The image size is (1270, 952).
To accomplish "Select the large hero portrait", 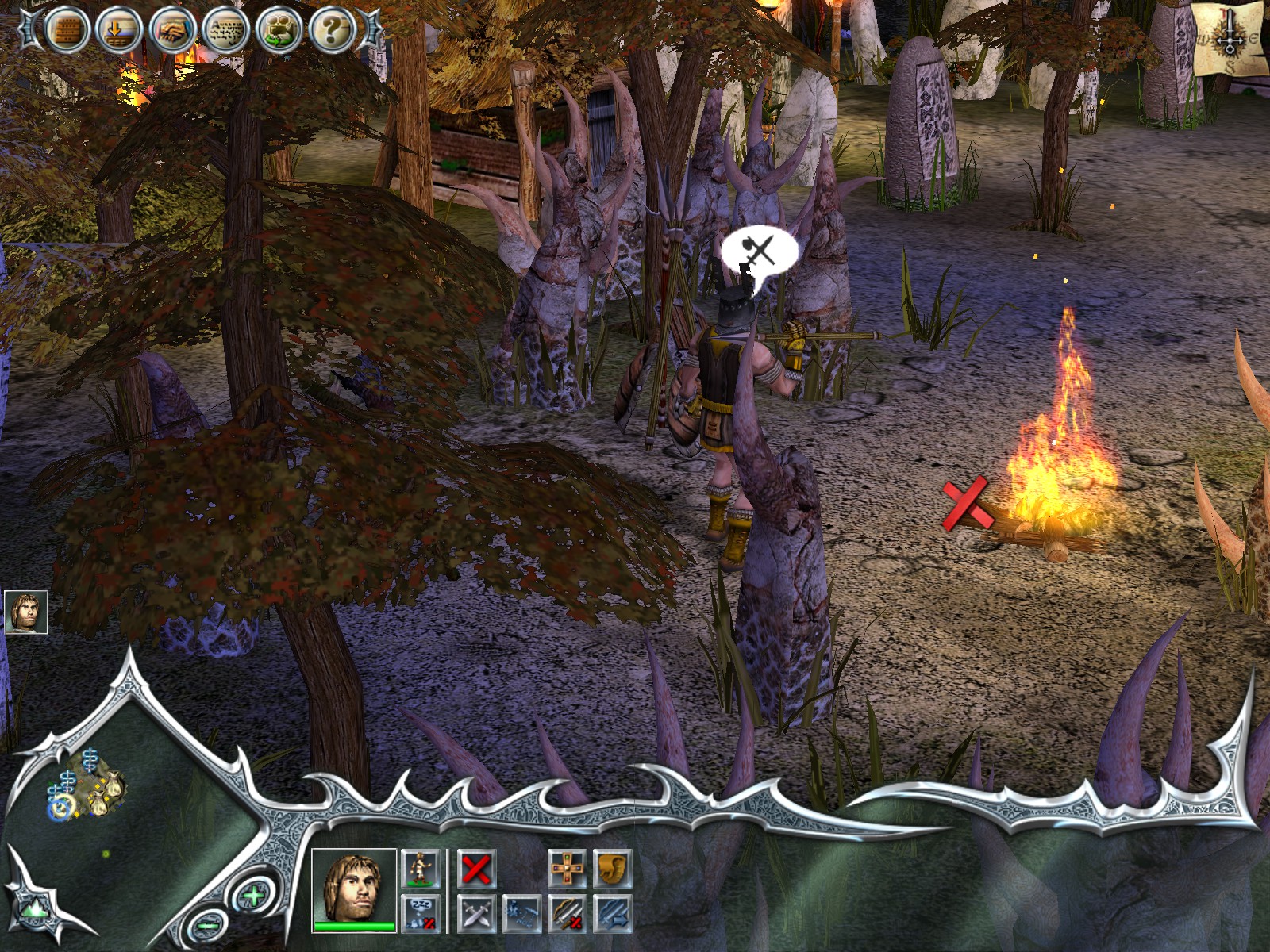I will tap(354, 887).
